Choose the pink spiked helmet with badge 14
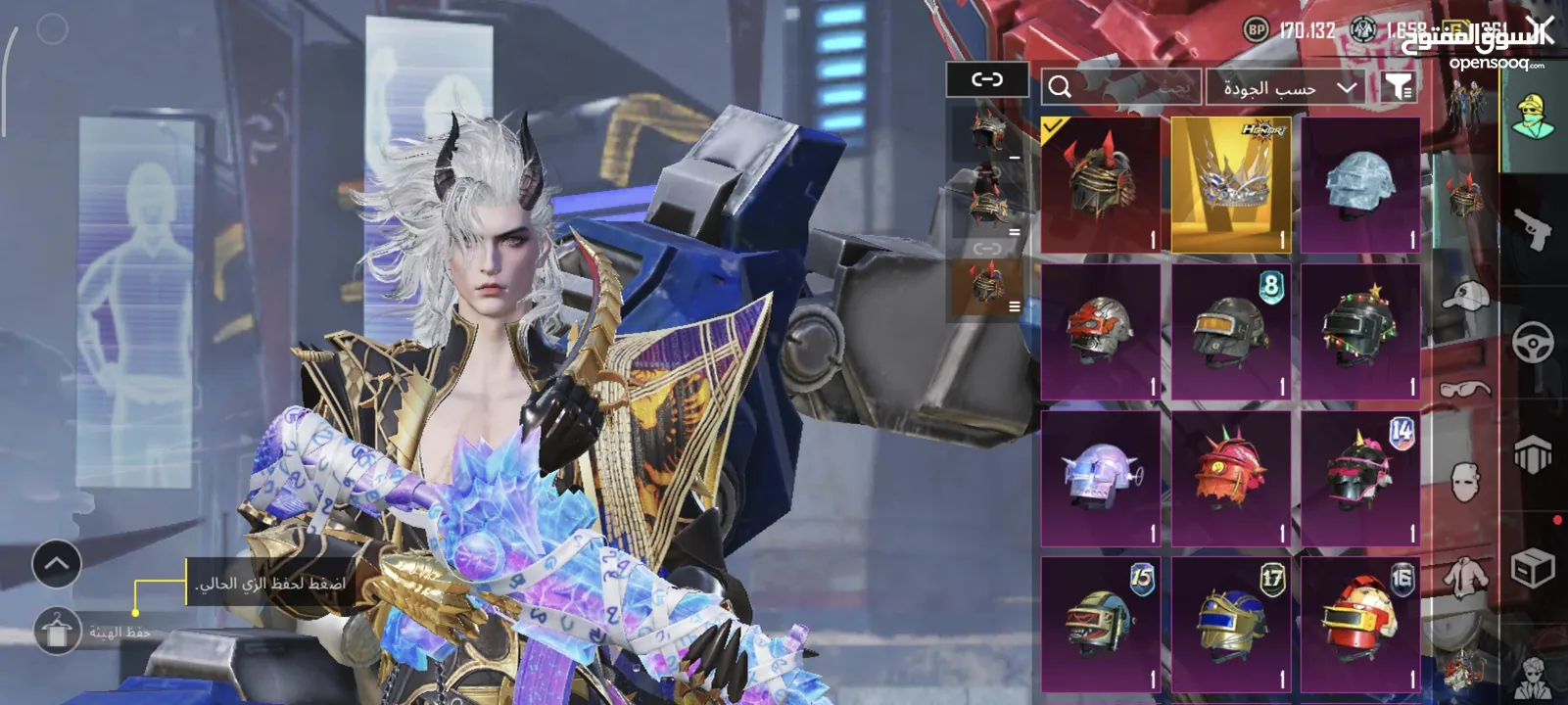 [1360, 479]
